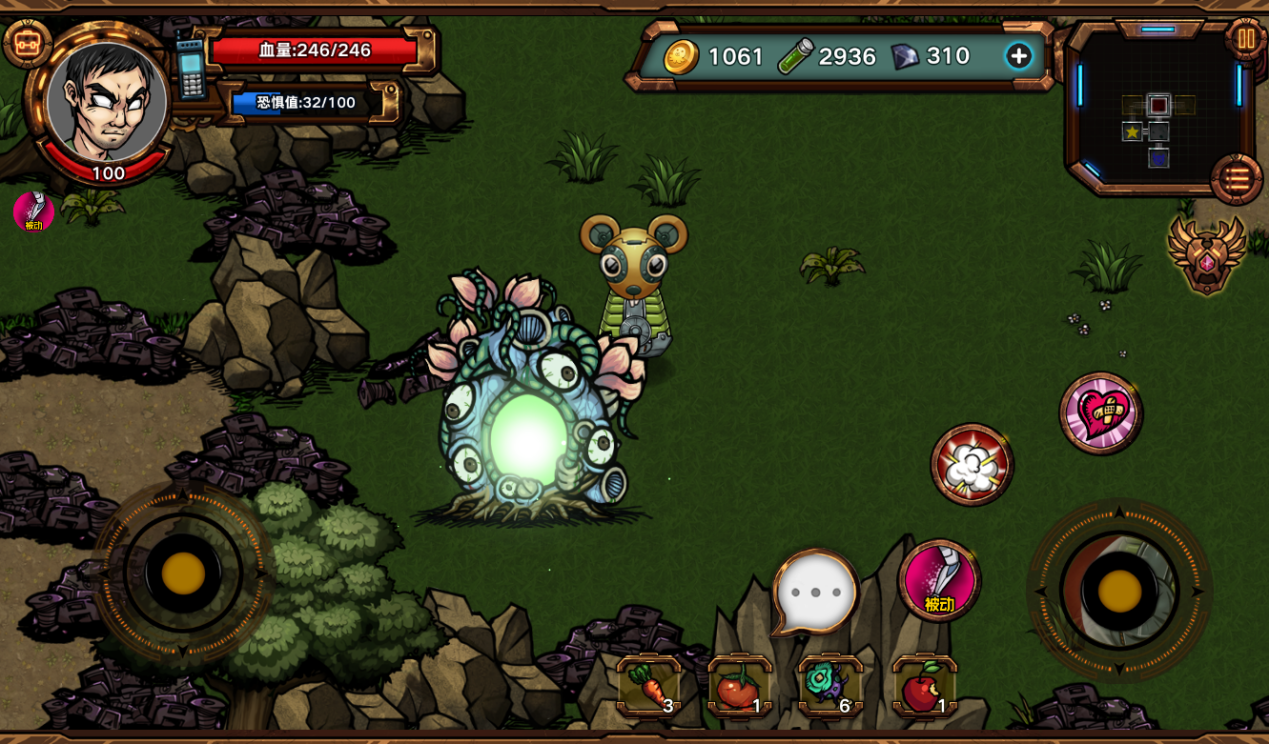
Task: Tap the left movement joystick
Action: click(x=183, y=573)
